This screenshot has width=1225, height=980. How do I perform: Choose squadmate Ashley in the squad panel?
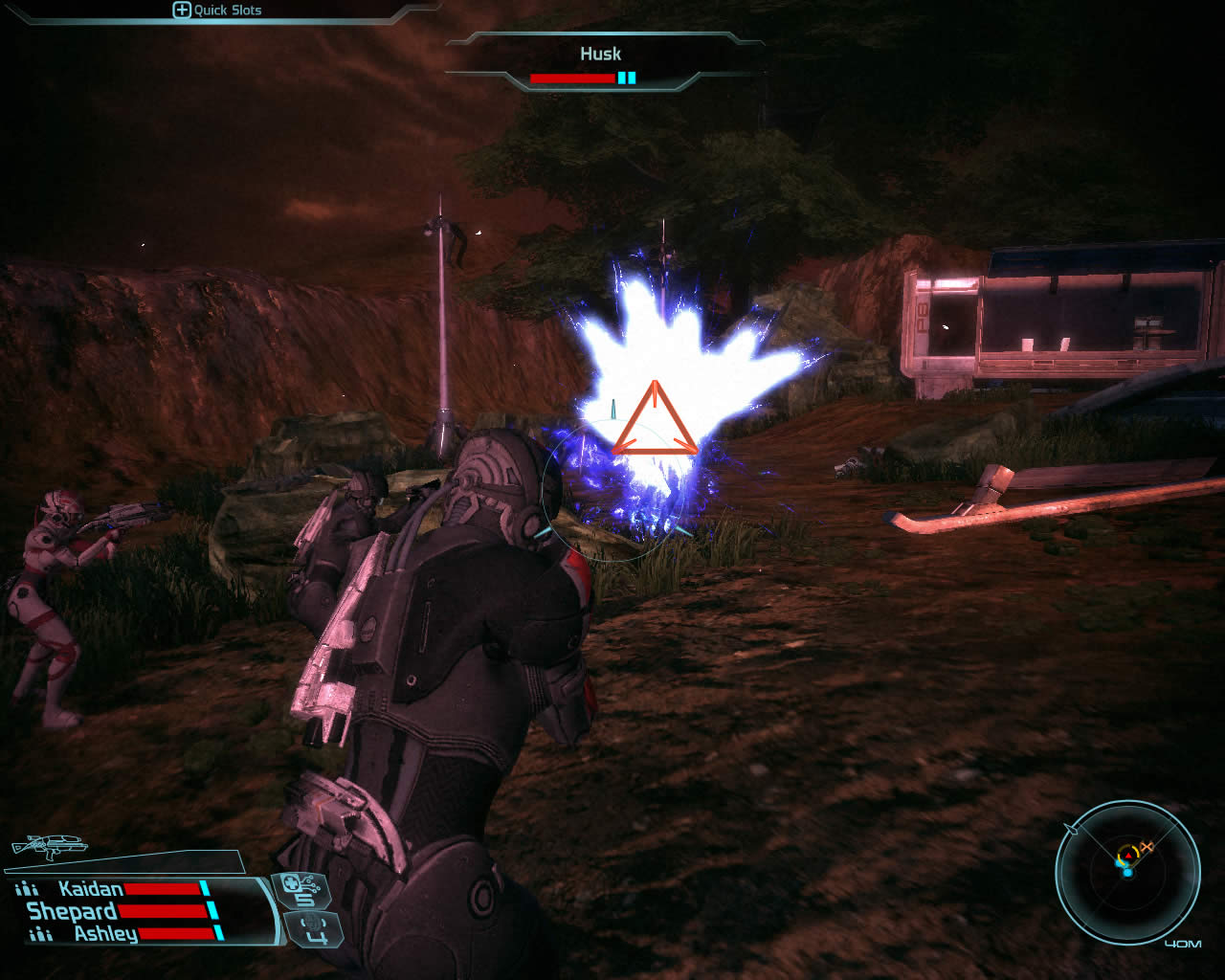(x=105, y=933)
